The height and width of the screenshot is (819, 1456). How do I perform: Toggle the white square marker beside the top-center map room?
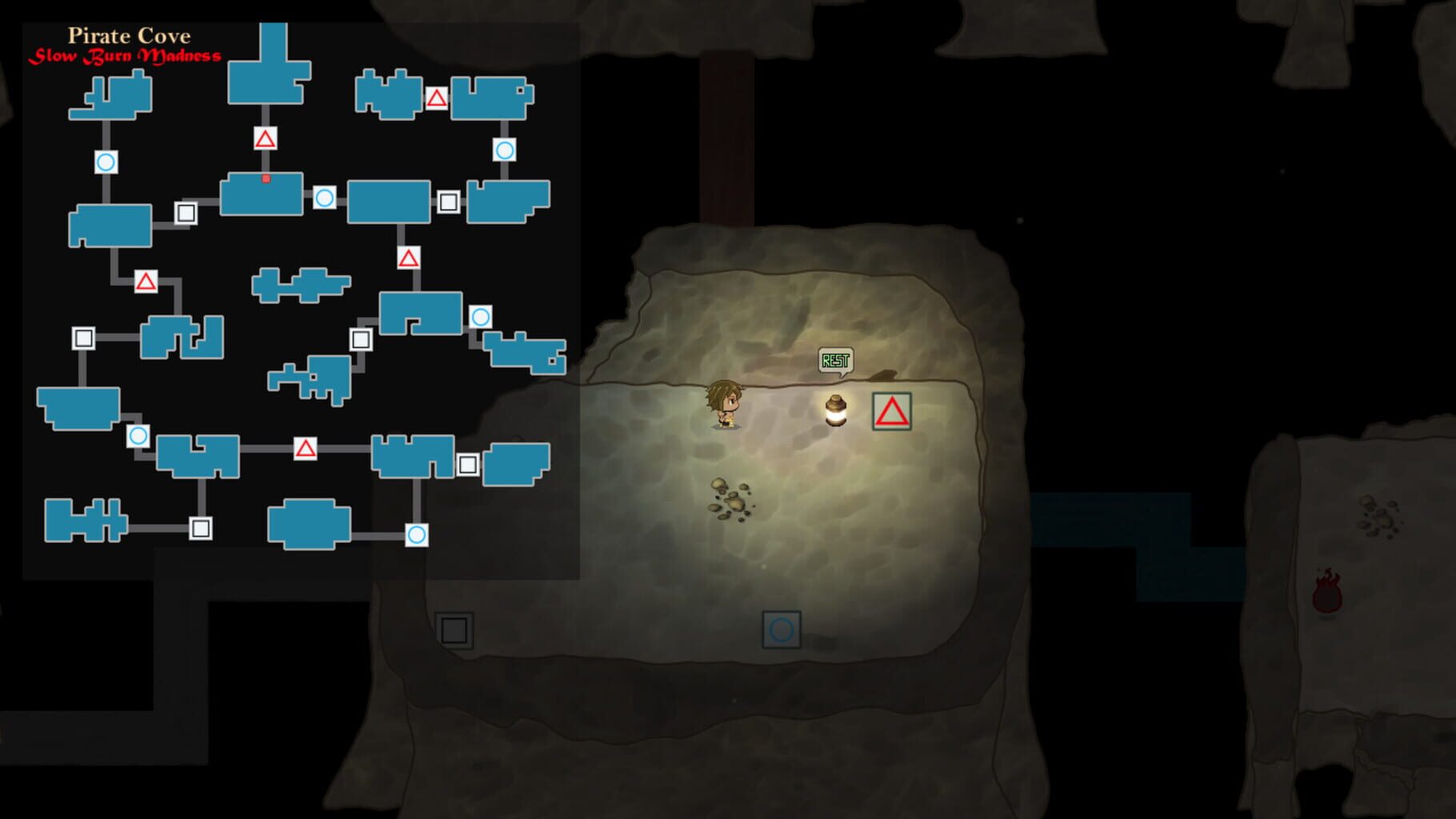187,210
